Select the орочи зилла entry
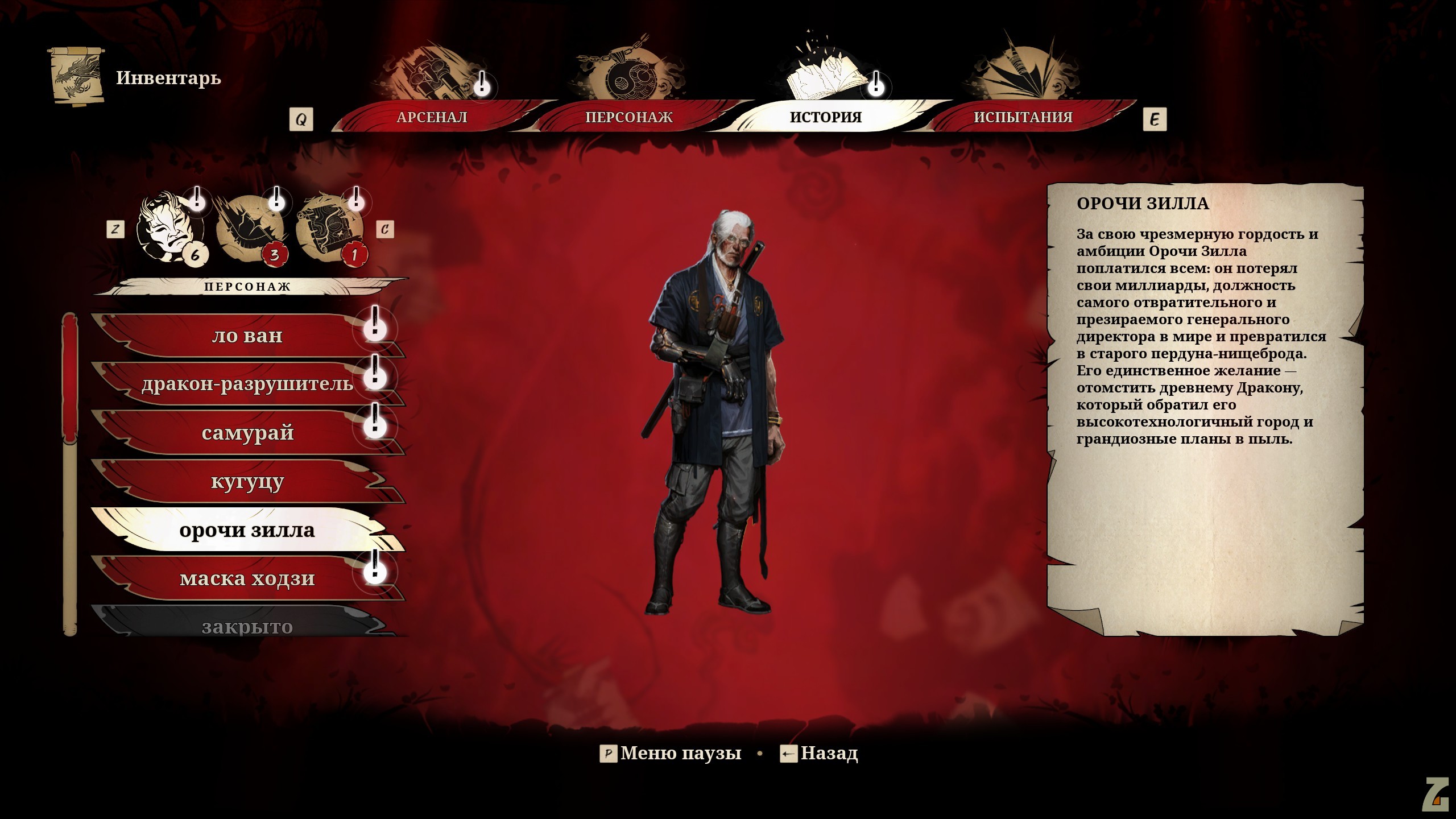The width and height of the screenshot is (1456, 819). 247,530
